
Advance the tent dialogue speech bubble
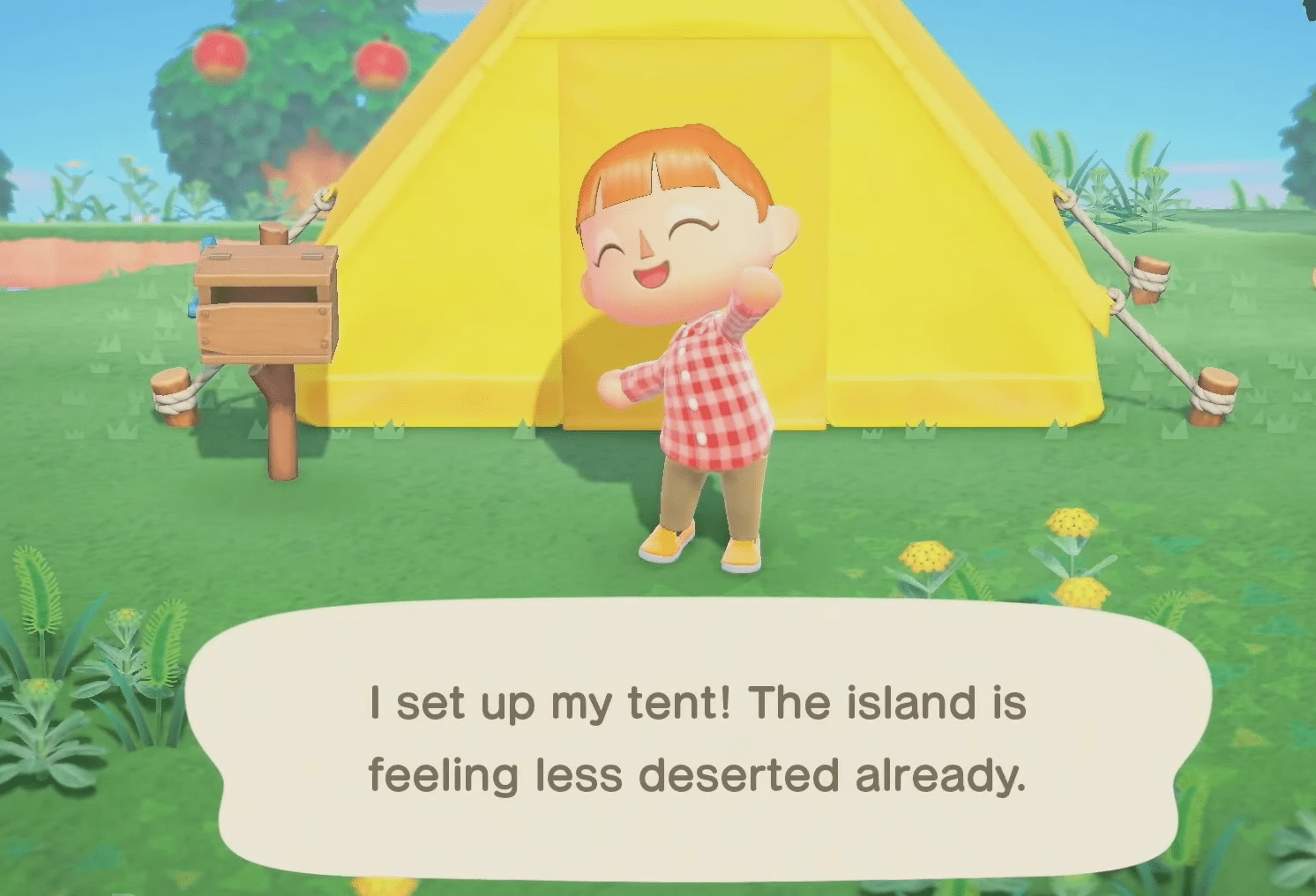[x=697, y=739]
